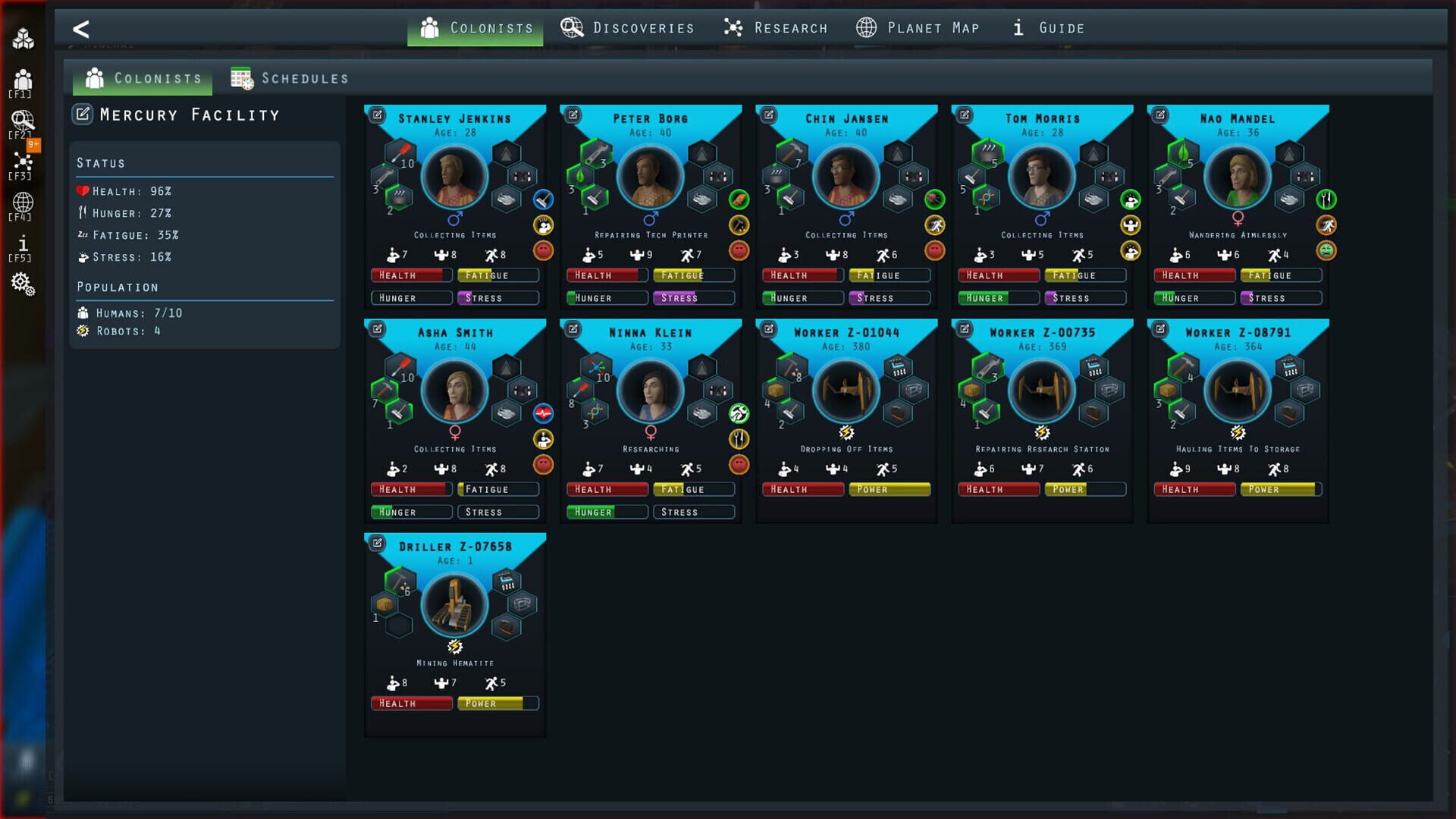Click the red stress face badge on Chin Jansen's card
The image size is (1456, 819).
click(934, 251)
